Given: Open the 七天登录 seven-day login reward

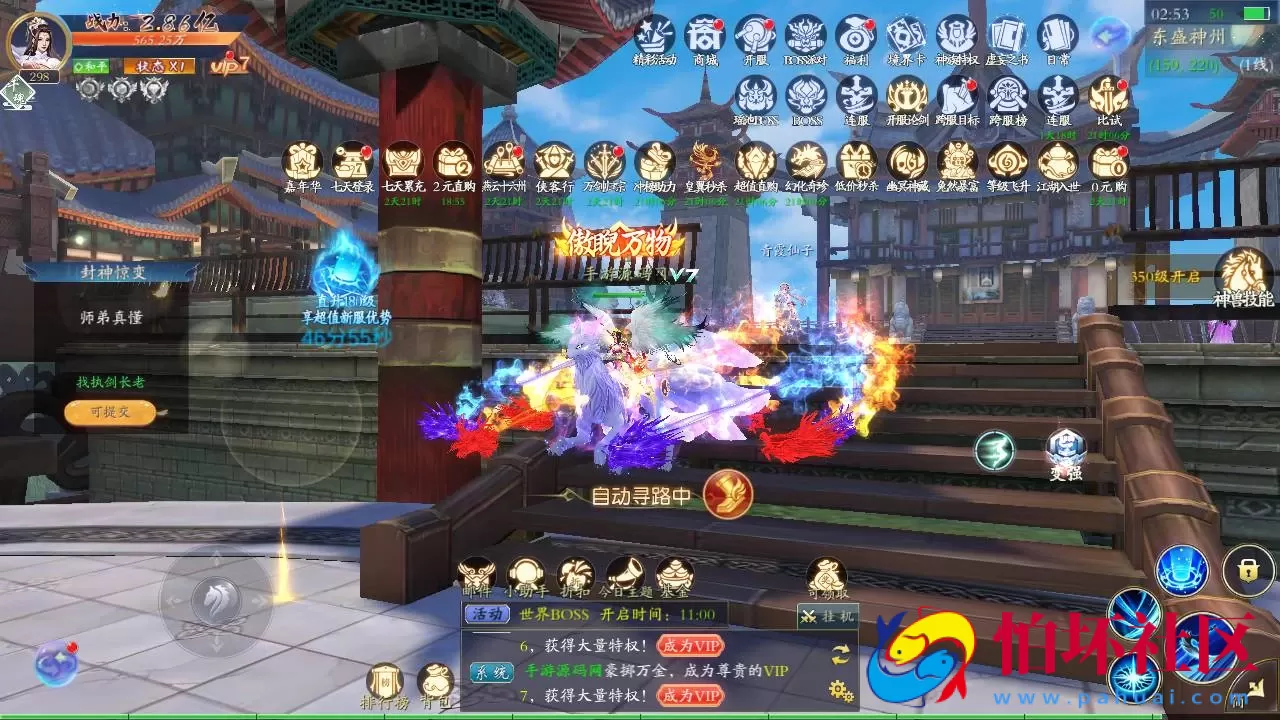Looking at the screenshot, I should (352, 162).
